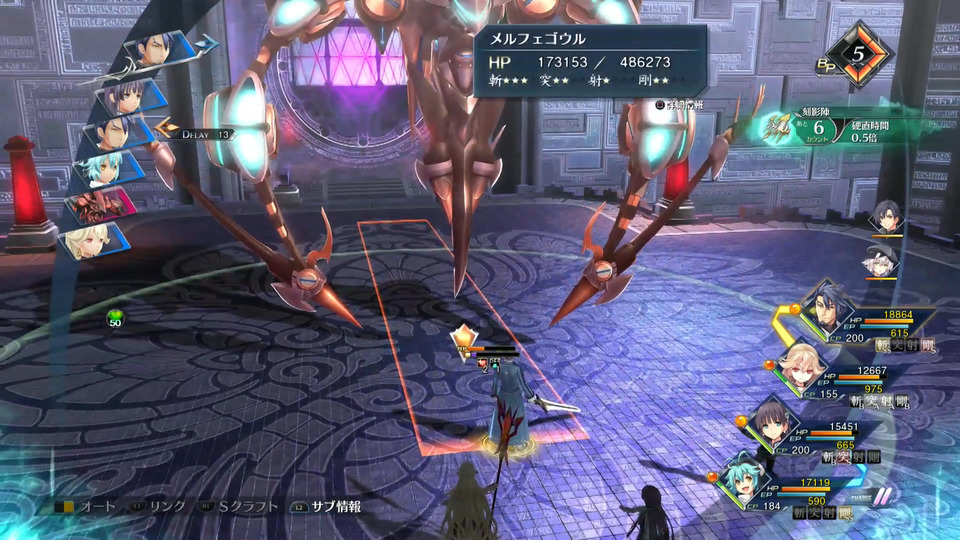
Task: Select the dark-haired reserve member portrait
Action: tap(885, 218)
